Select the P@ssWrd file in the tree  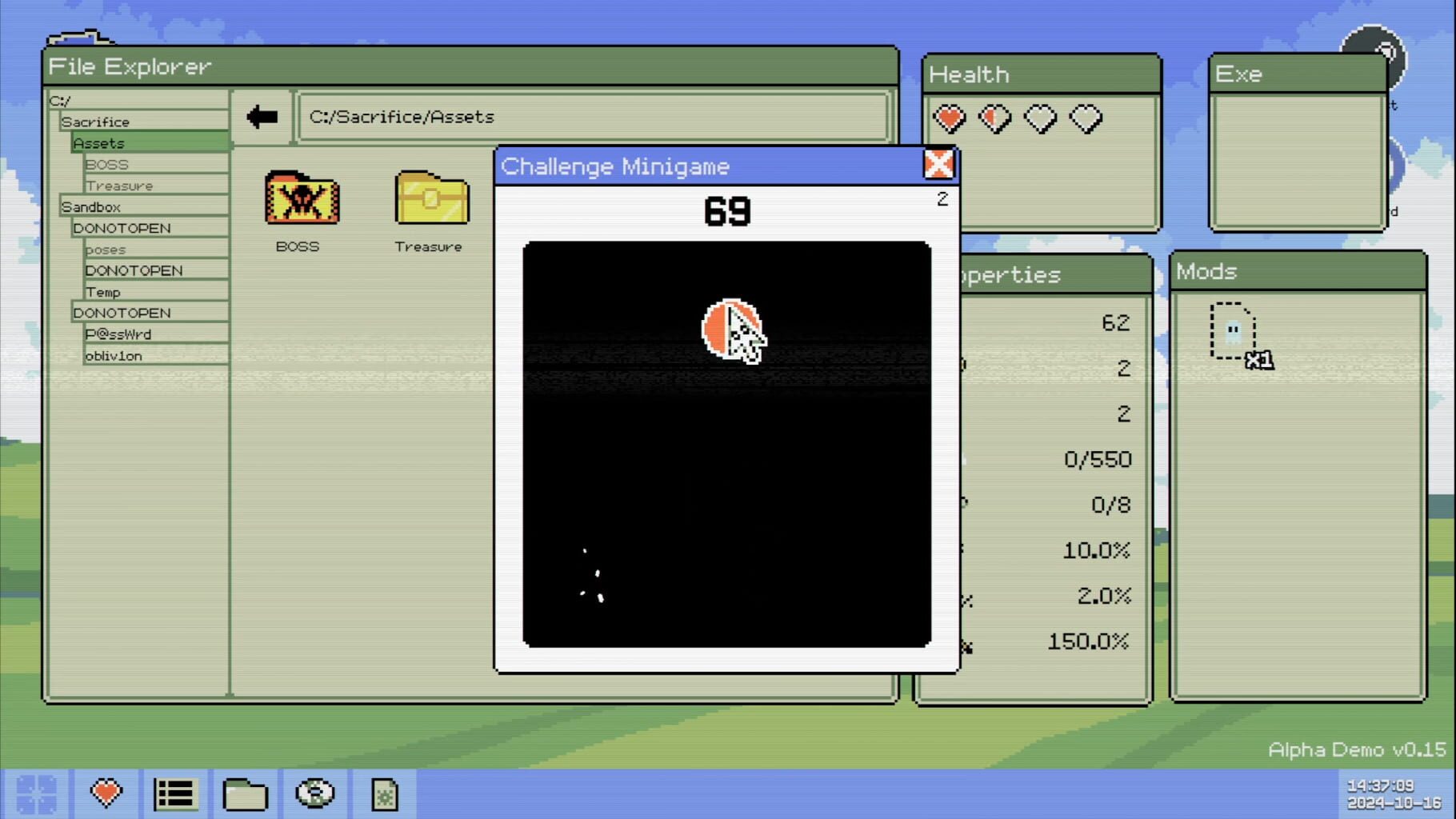(x=119, y=334)
